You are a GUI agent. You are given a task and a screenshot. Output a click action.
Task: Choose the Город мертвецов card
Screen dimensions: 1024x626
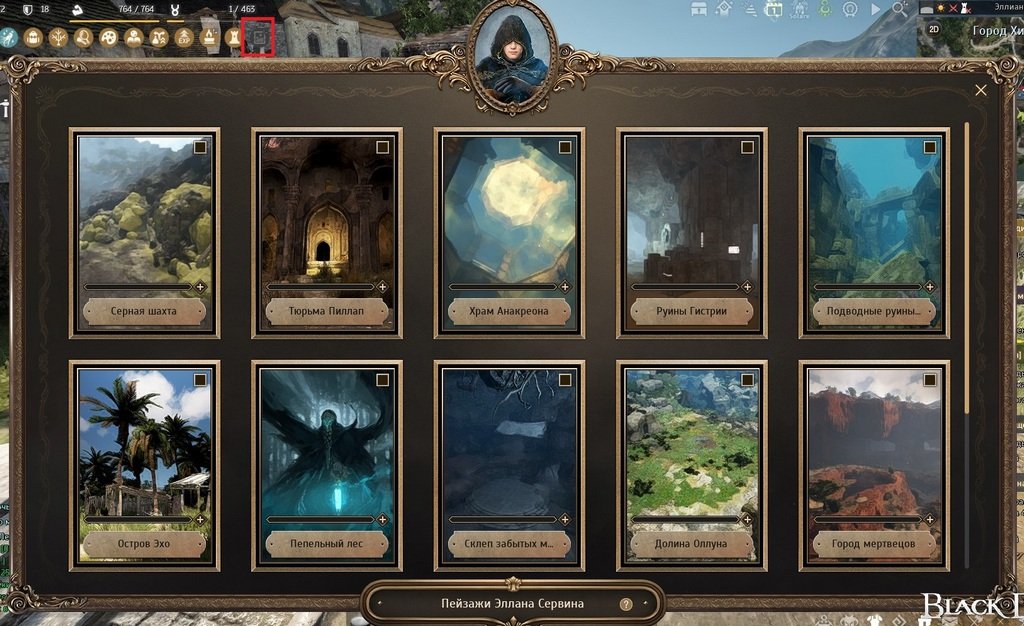point(874,448)
